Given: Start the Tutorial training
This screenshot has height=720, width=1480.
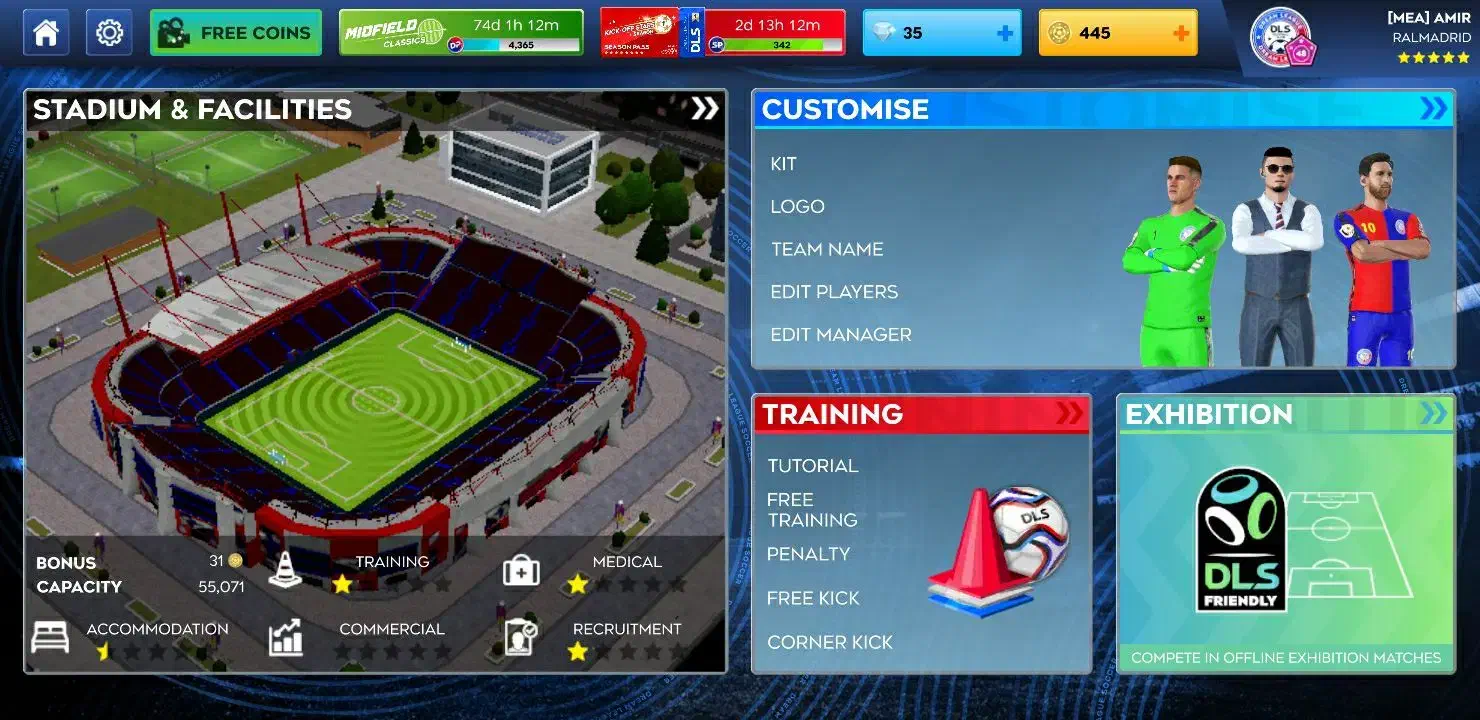Looking at the screenshot, I should coord(812,466).
